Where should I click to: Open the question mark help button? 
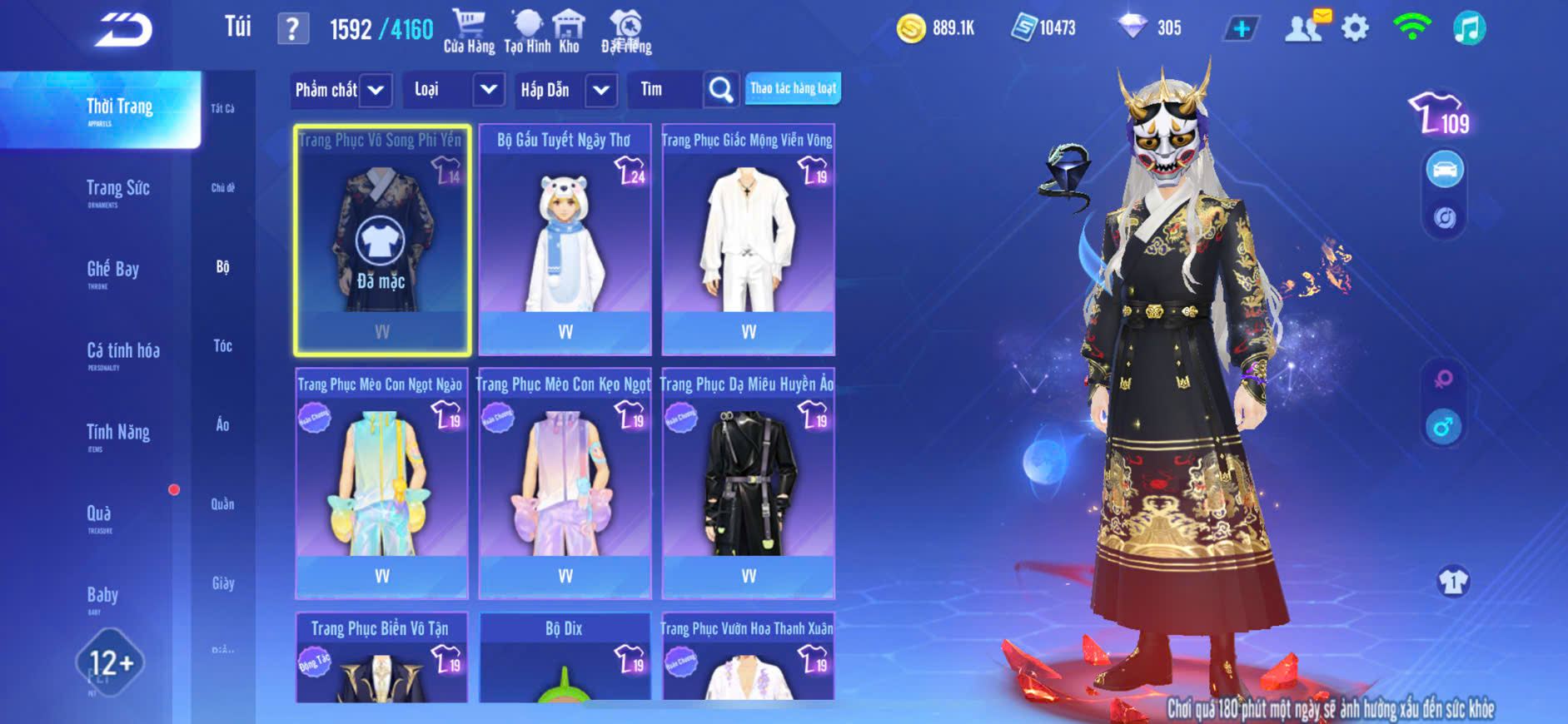[x=292, y=29]
